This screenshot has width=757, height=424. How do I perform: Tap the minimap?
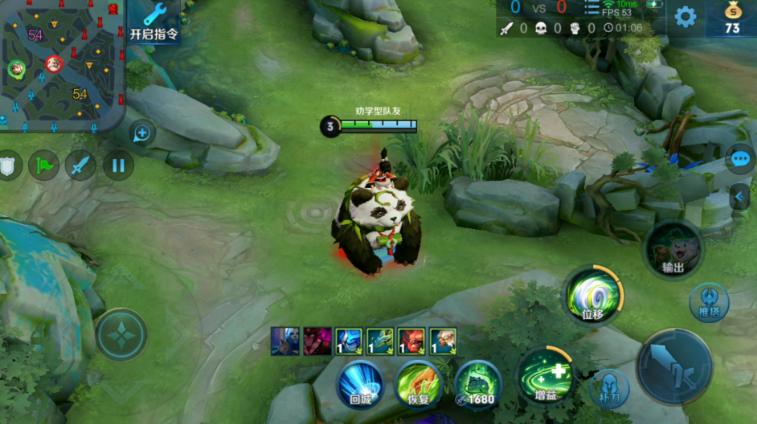(60, 65)
